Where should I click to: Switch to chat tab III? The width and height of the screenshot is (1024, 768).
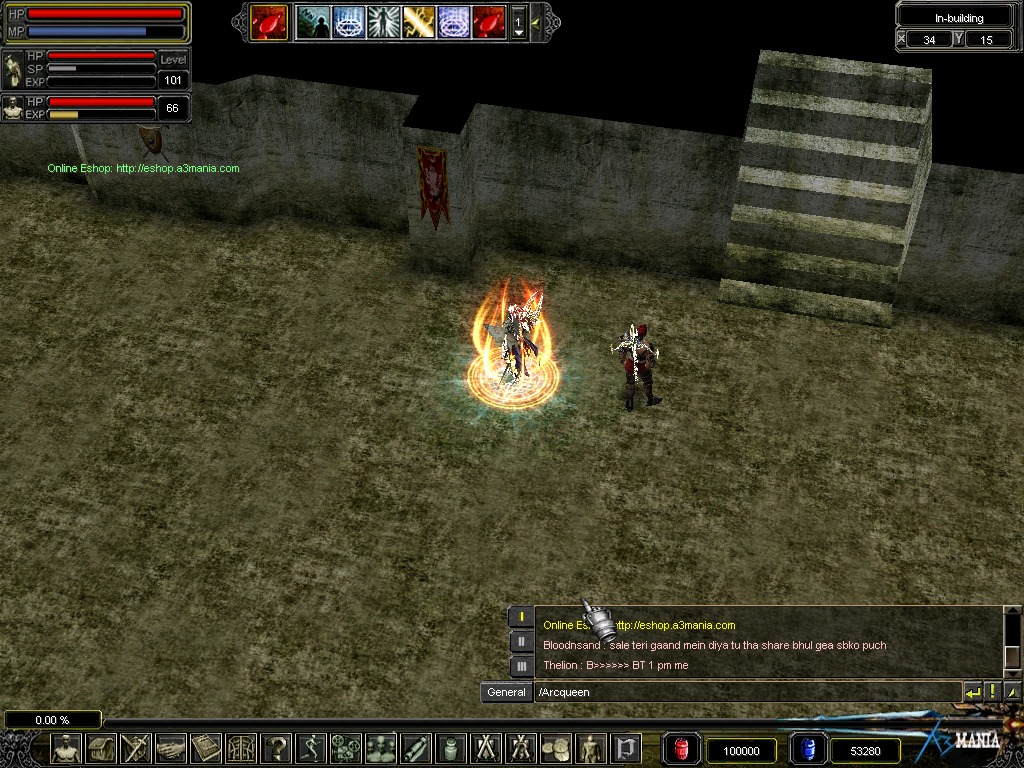(x=521, y=666)
